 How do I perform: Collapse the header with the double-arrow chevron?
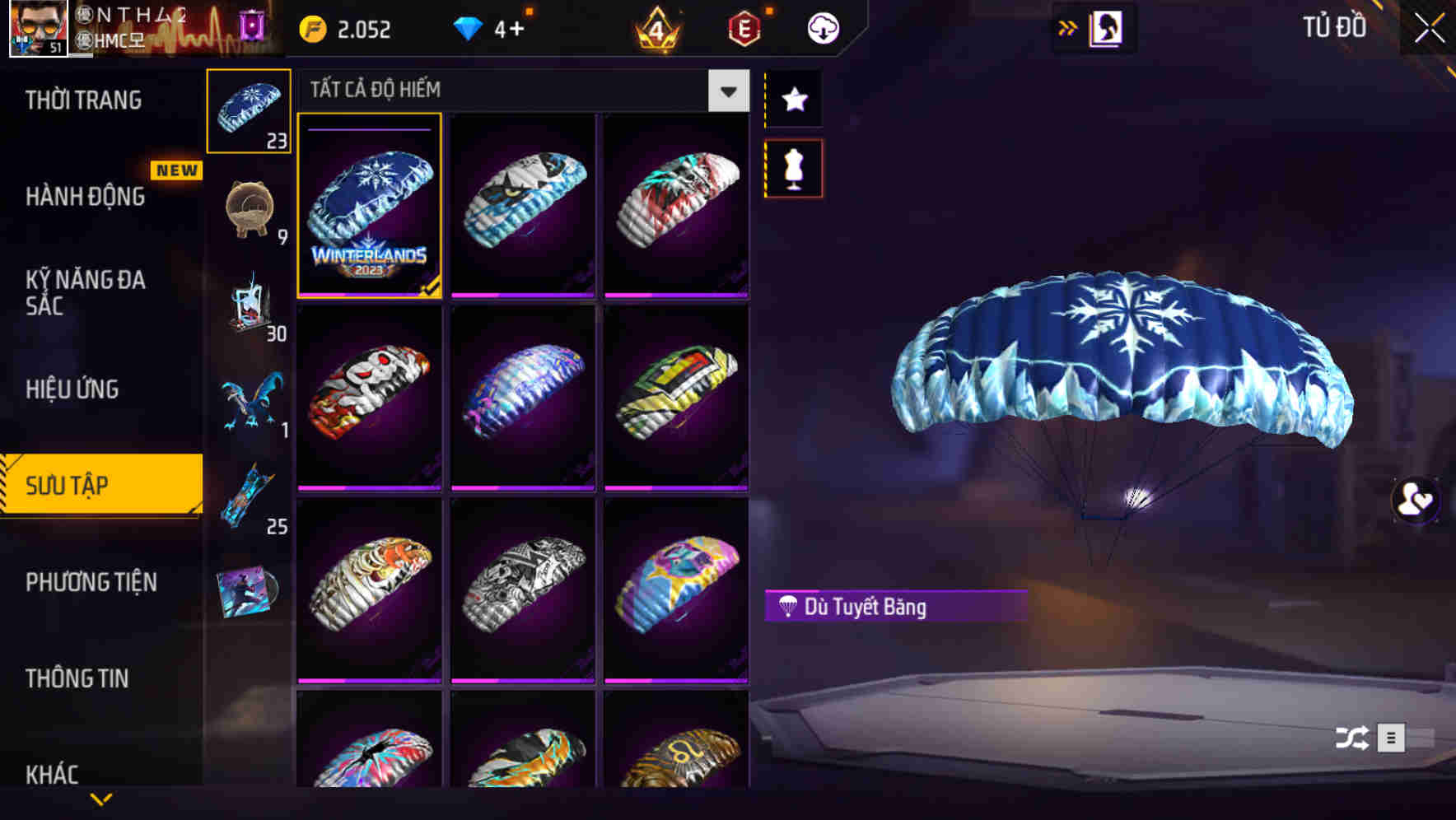(1068, 26)
